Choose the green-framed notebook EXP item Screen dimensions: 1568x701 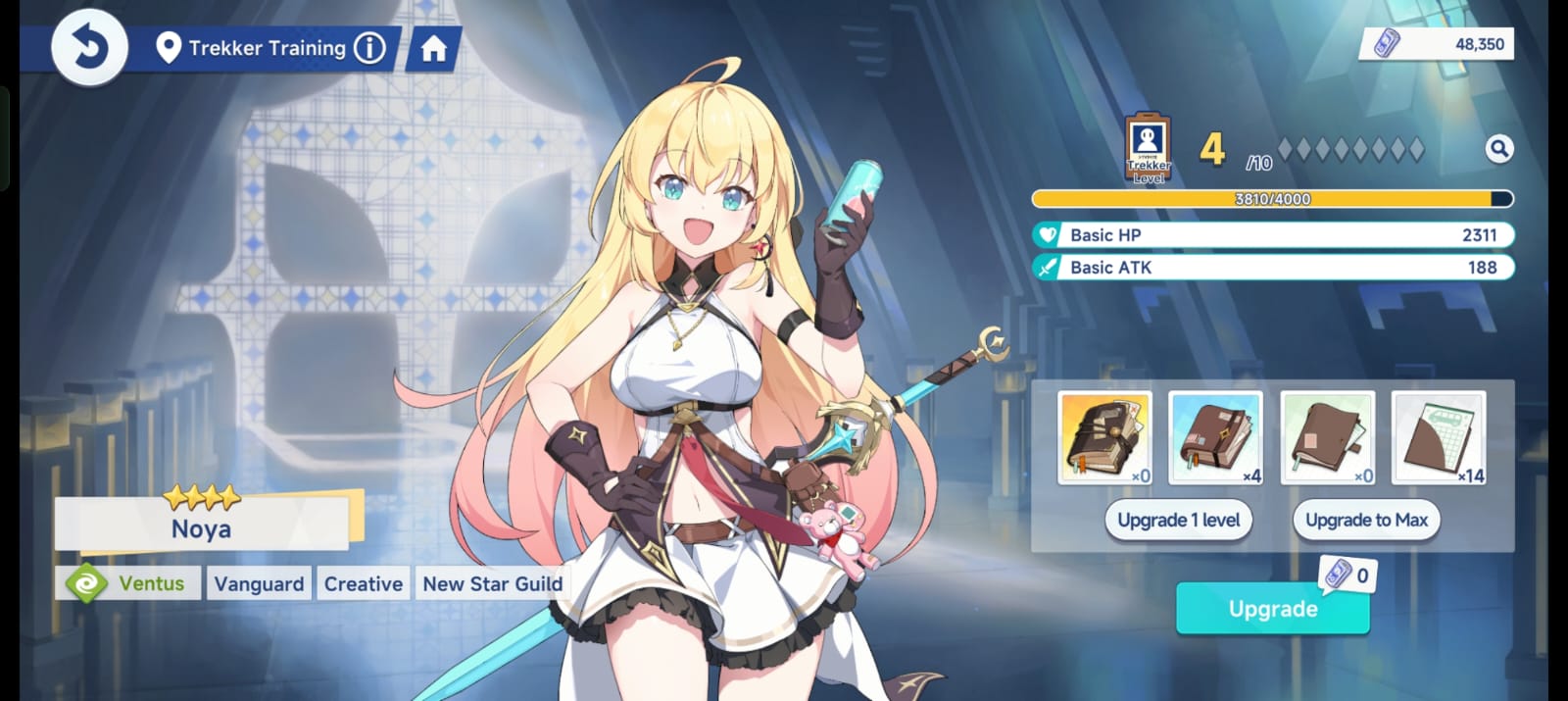point(1327,437)
